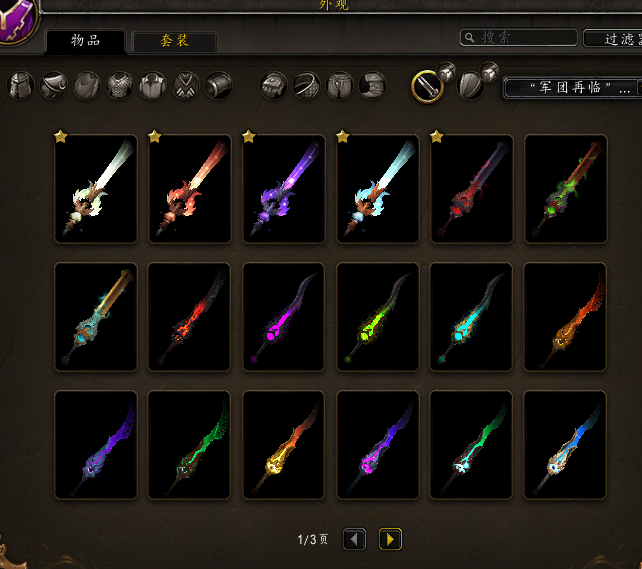The image size is (642, 569).
Task: Pick the teal and bronze greatsword appearance
Action: pyautogui.click(x=96, y=317)
